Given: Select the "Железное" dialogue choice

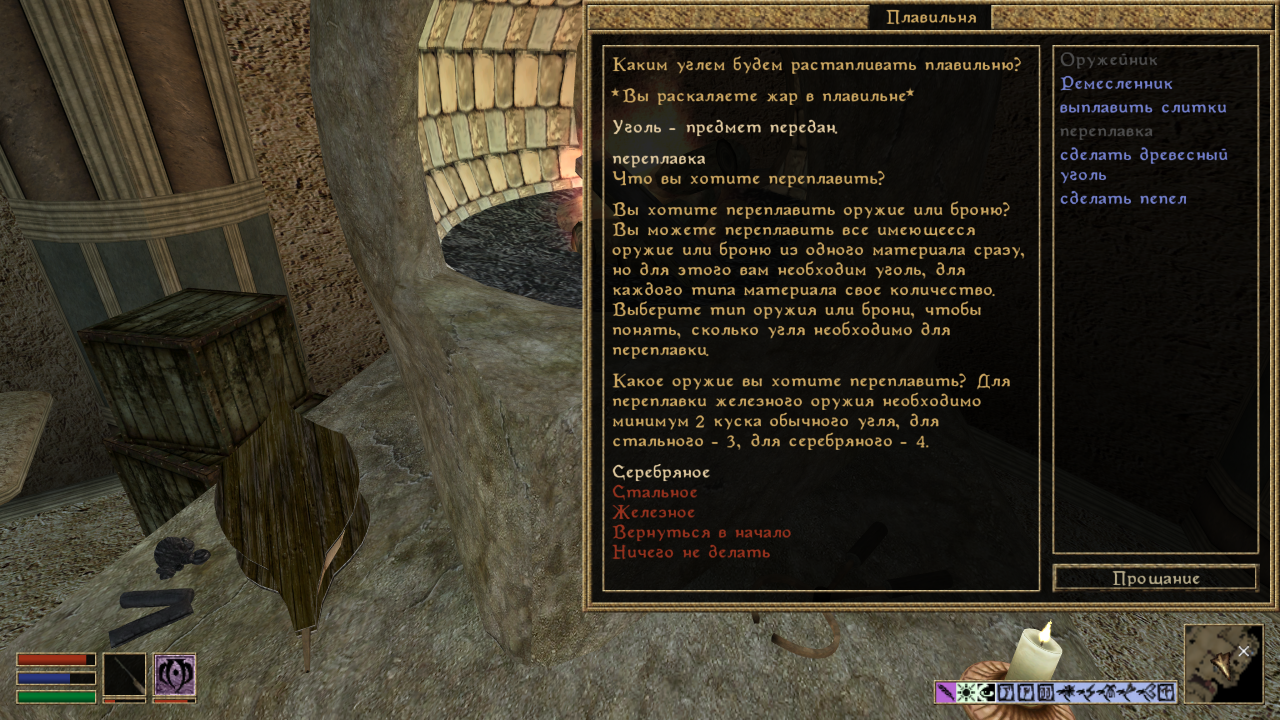Looking at the screenshot, I should (x=653, y=513).
